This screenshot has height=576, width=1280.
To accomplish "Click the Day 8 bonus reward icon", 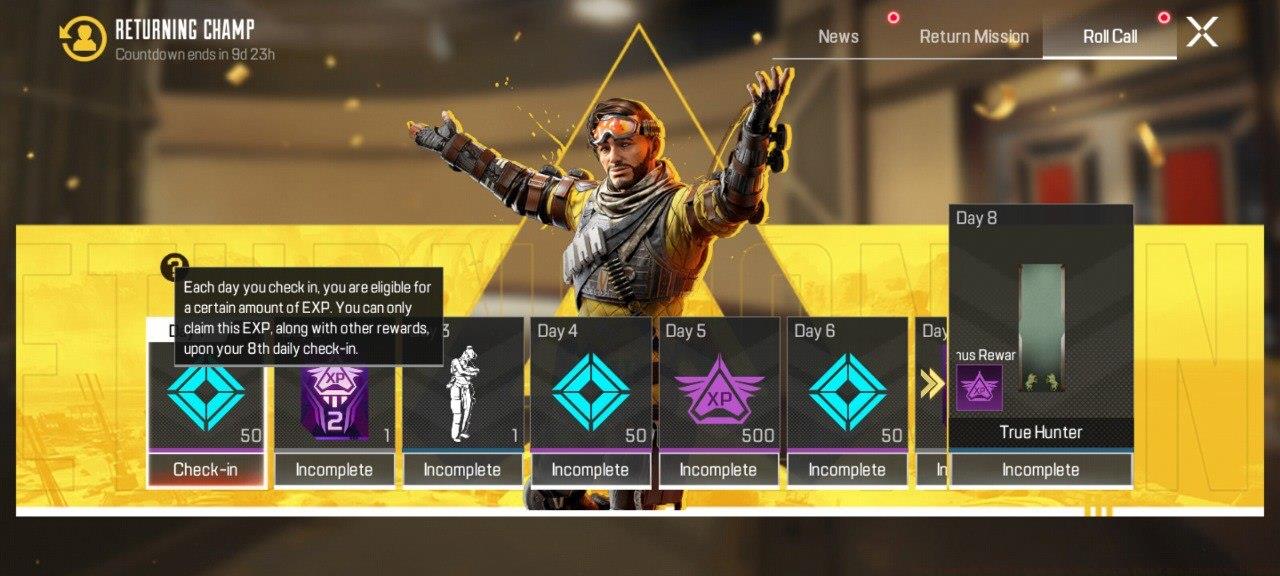I will pos(979,388).
